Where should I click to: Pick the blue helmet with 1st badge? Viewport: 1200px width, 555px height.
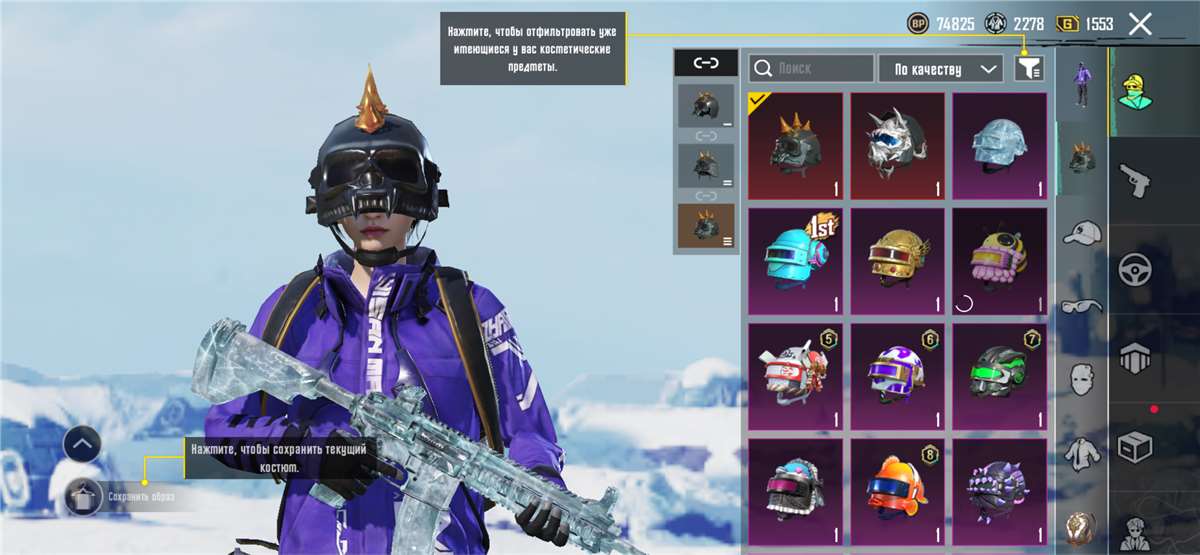coord(796,261)
